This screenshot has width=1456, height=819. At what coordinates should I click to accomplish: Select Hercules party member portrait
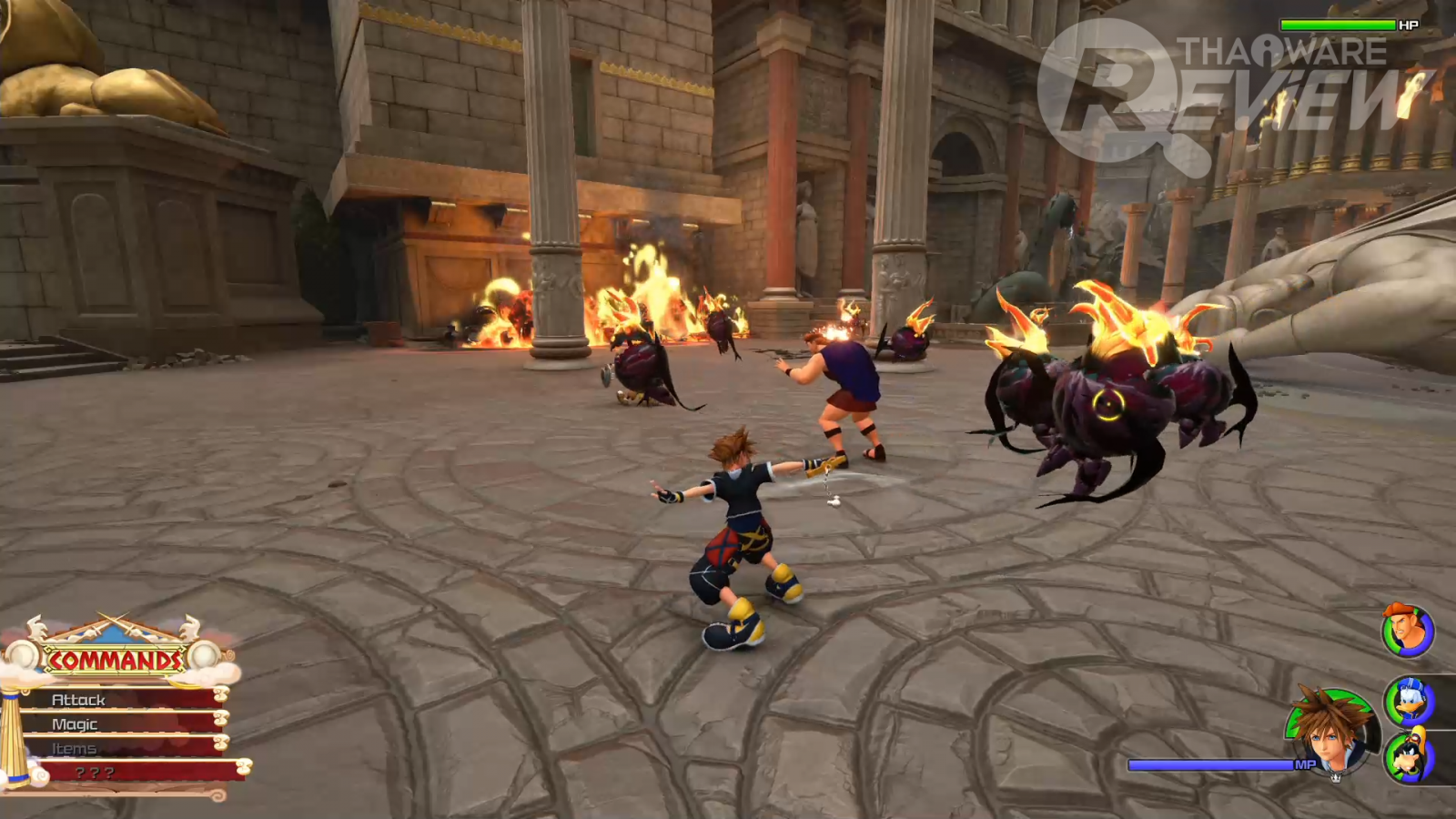[1407, 630]
